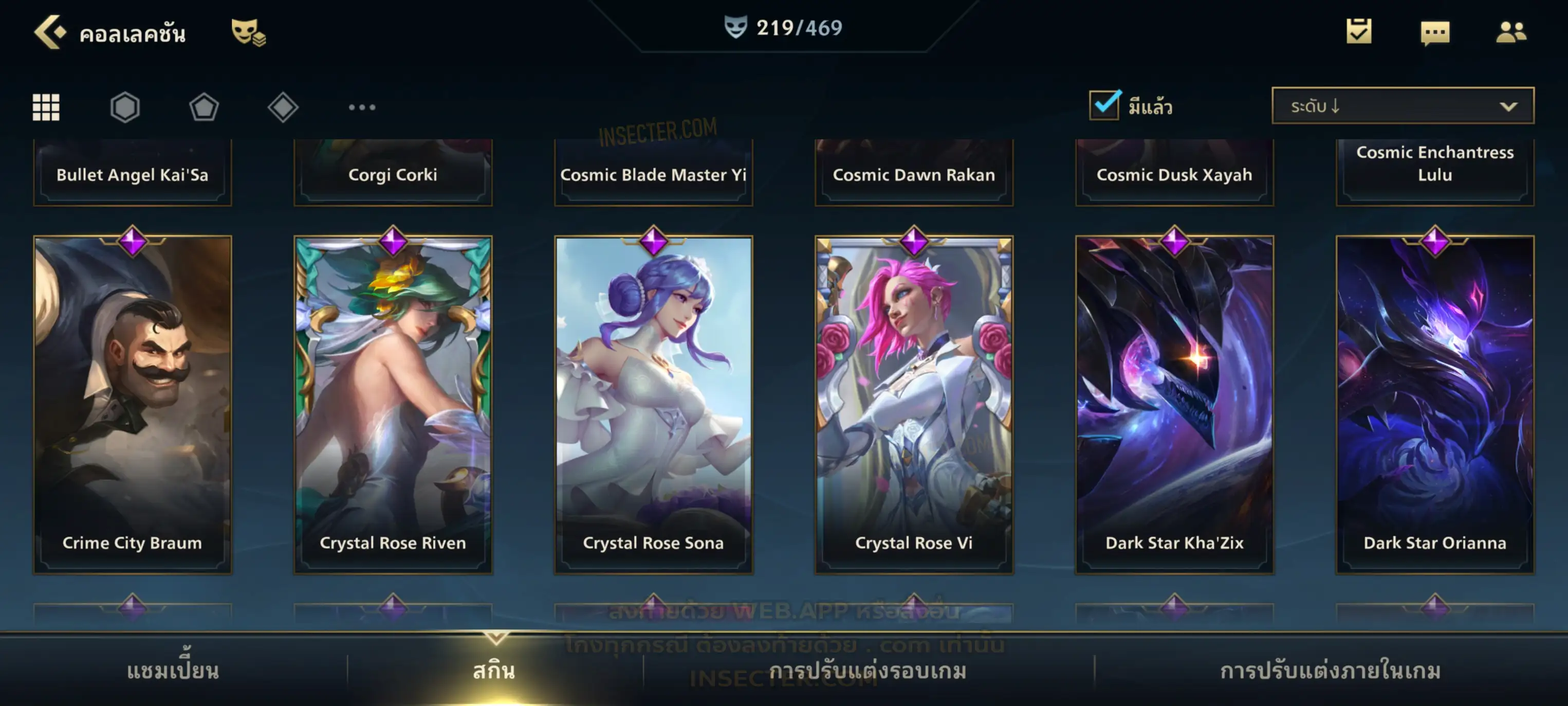Filter skins by hexagon rarity icon

[x=125, y=107]
